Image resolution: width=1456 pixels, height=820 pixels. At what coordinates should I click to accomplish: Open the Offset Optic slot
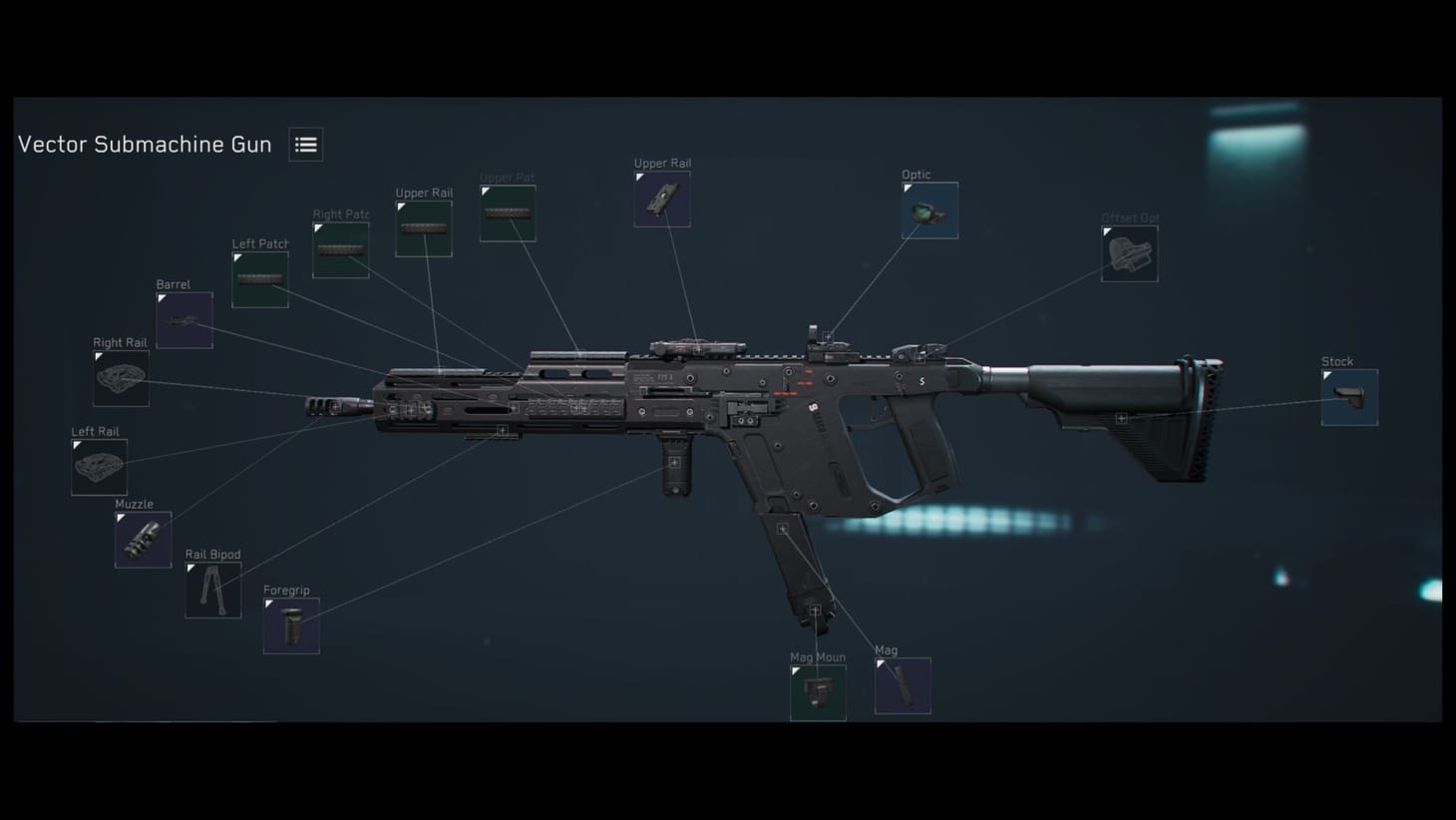click(1128, 252)
